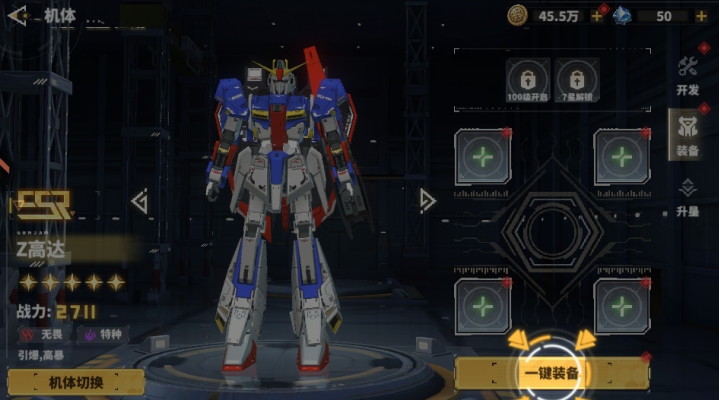Add diamonds with the plus button

tap(707, 16)
